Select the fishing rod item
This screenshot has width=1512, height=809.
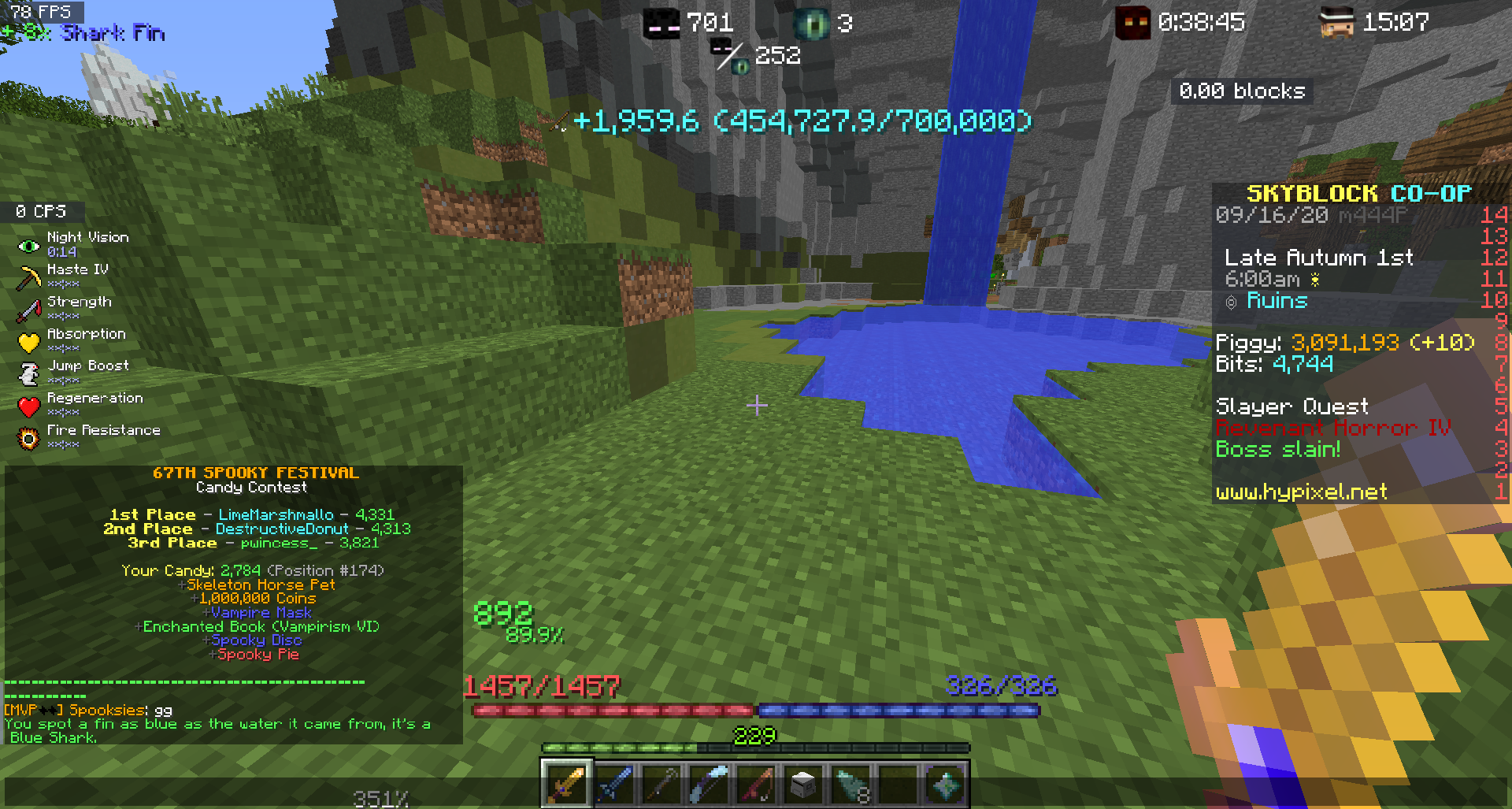point(754,782)
